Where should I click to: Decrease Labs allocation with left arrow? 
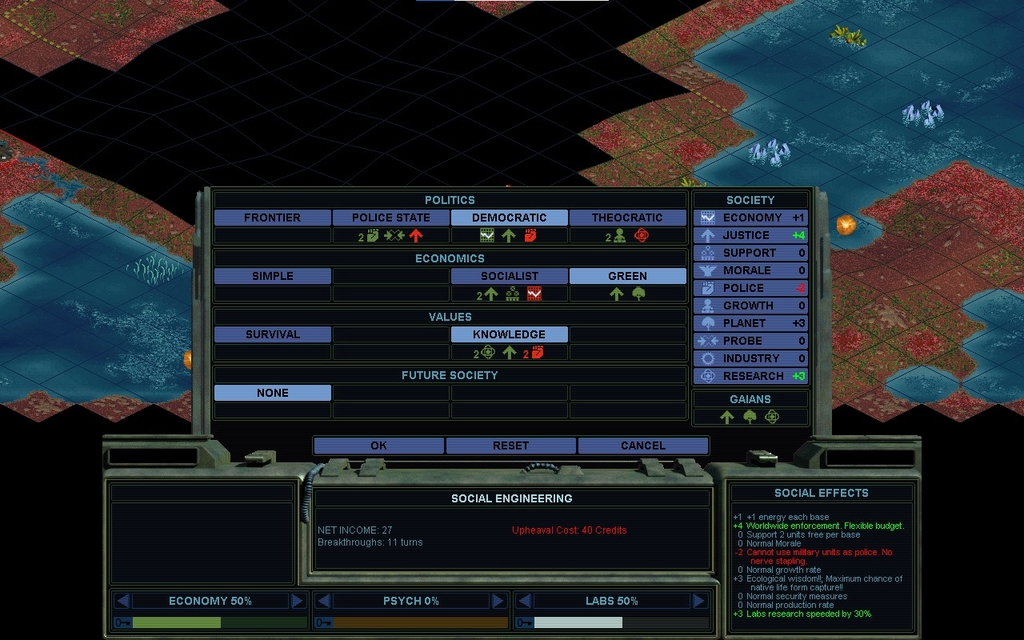tap(523, 601)
